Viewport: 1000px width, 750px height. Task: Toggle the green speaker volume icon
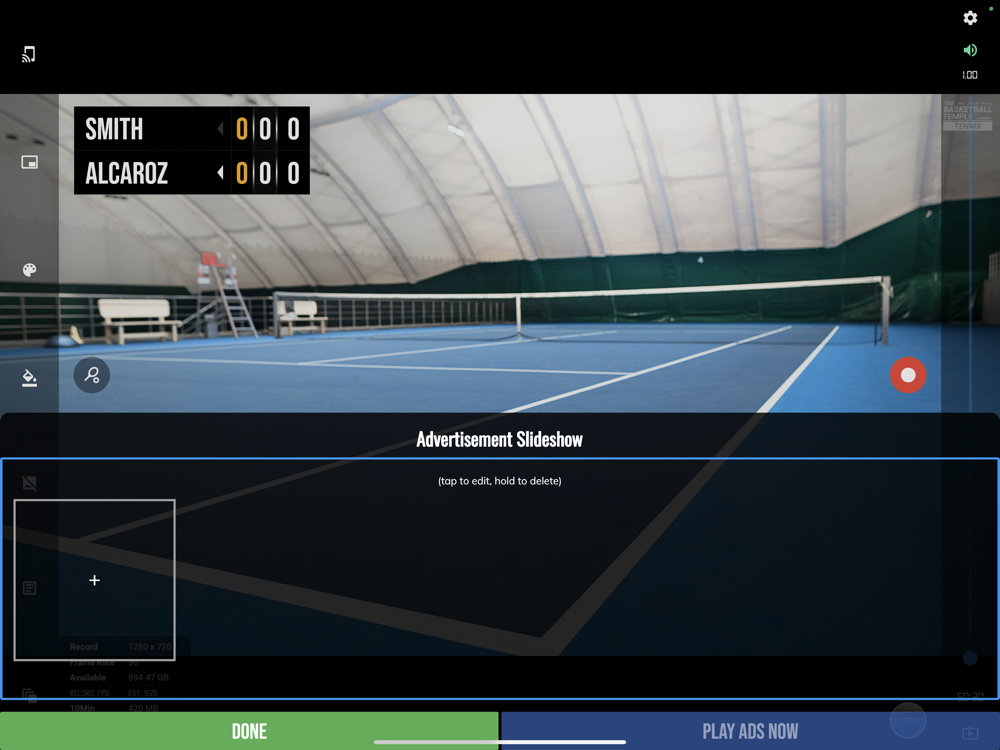970,50
